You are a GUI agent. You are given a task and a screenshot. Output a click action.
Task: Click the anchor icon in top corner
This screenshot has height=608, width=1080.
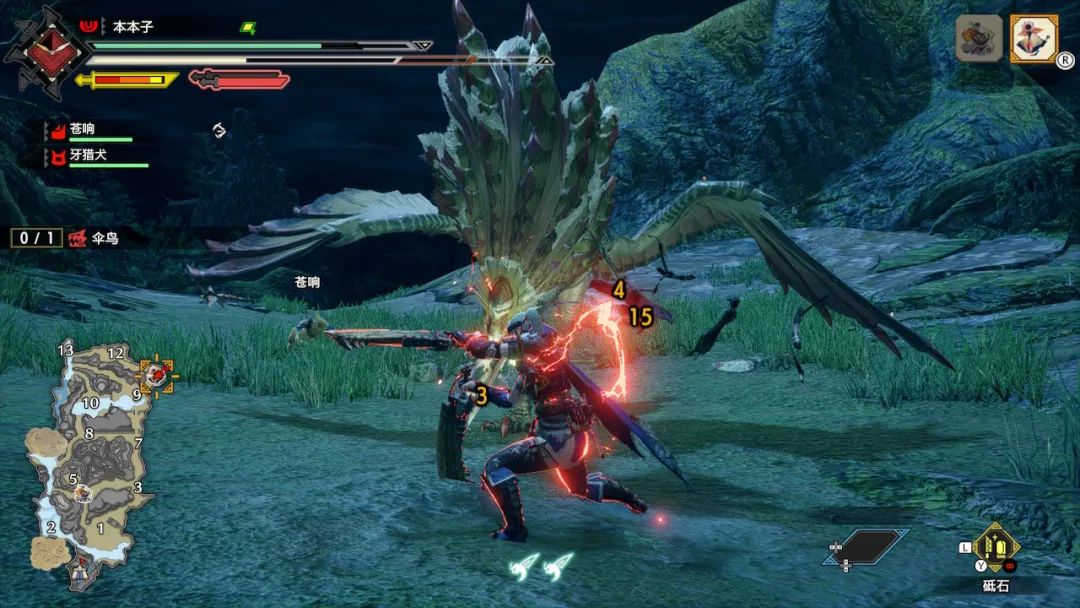click(1033, 39)
